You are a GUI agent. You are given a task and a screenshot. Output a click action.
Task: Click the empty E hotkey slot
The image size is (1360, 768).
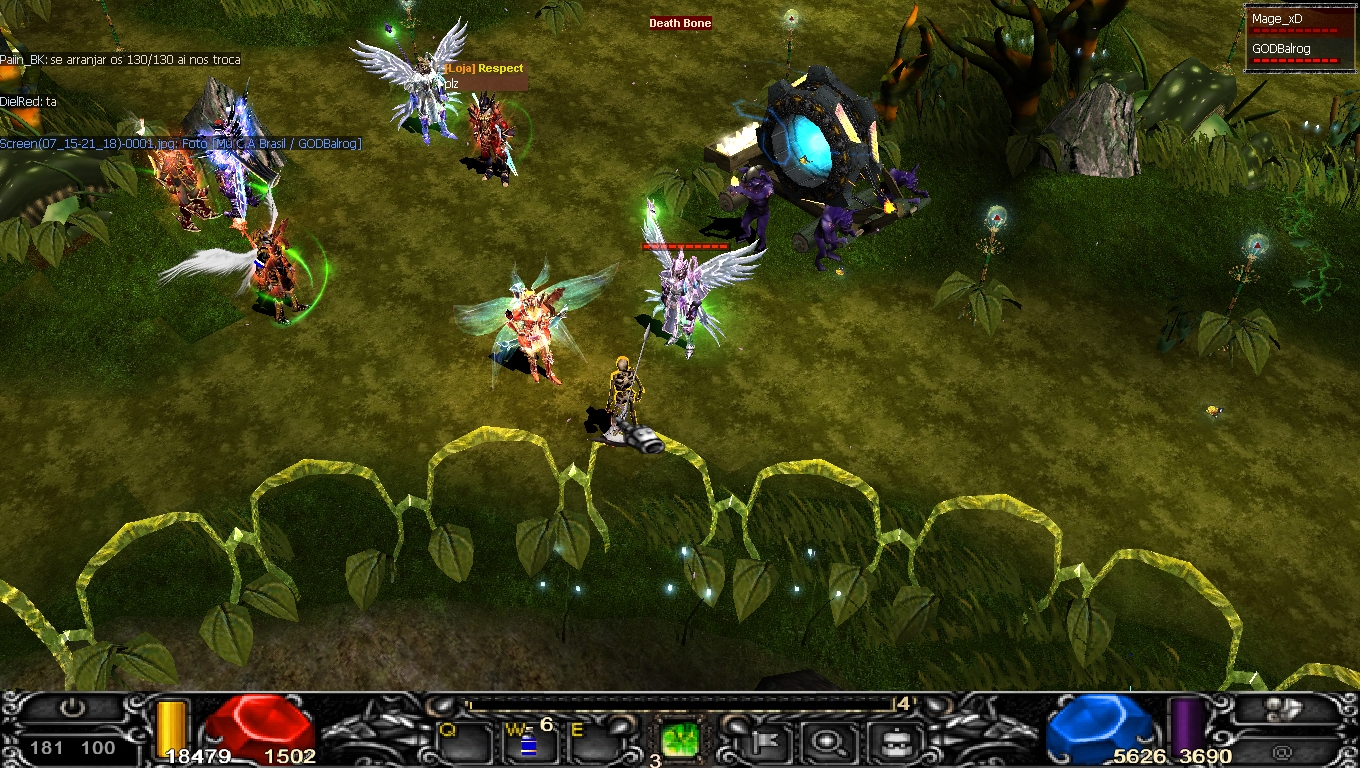[x=595, y=745]
